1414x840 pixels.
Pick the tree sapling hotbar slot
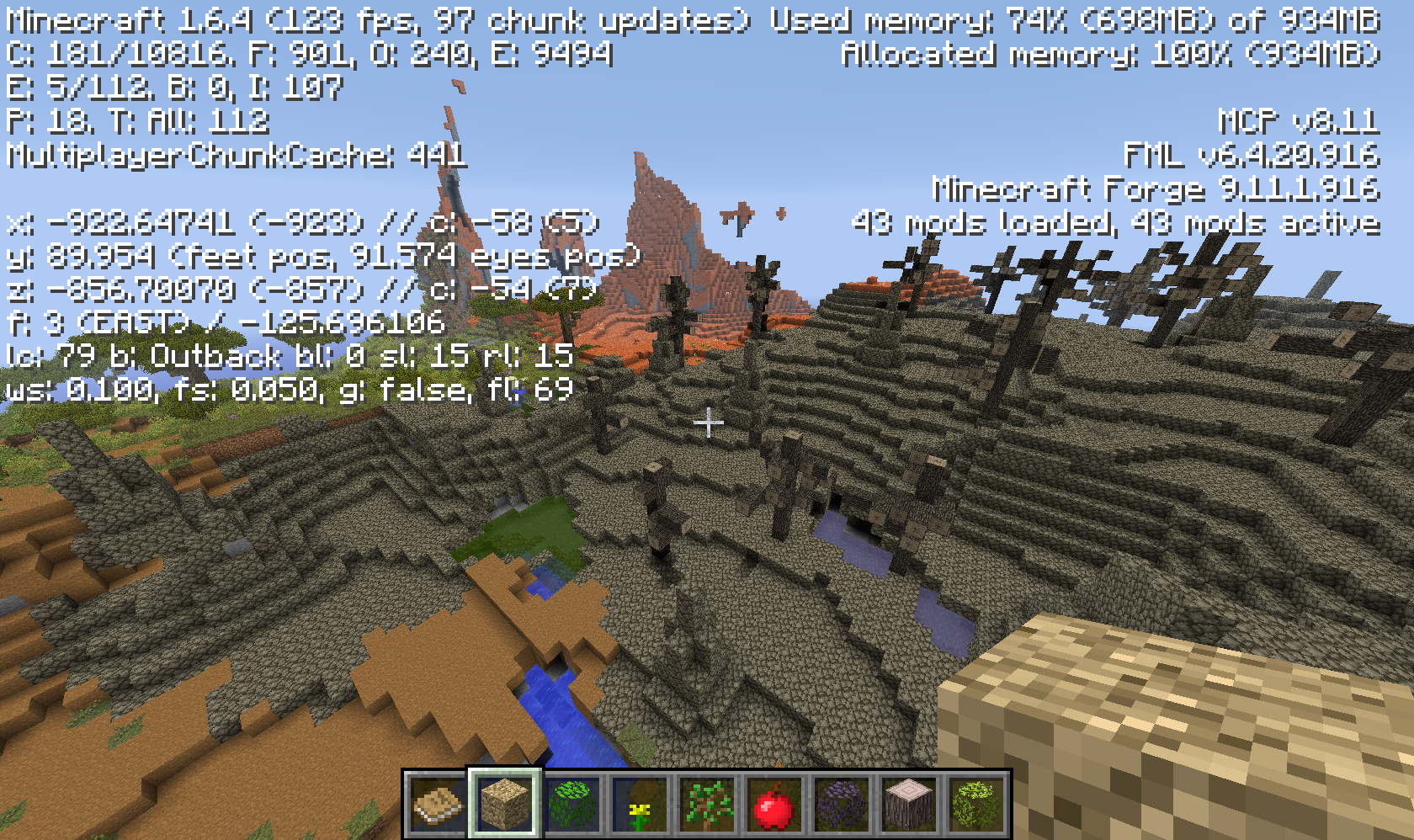(x=706, y=805)
